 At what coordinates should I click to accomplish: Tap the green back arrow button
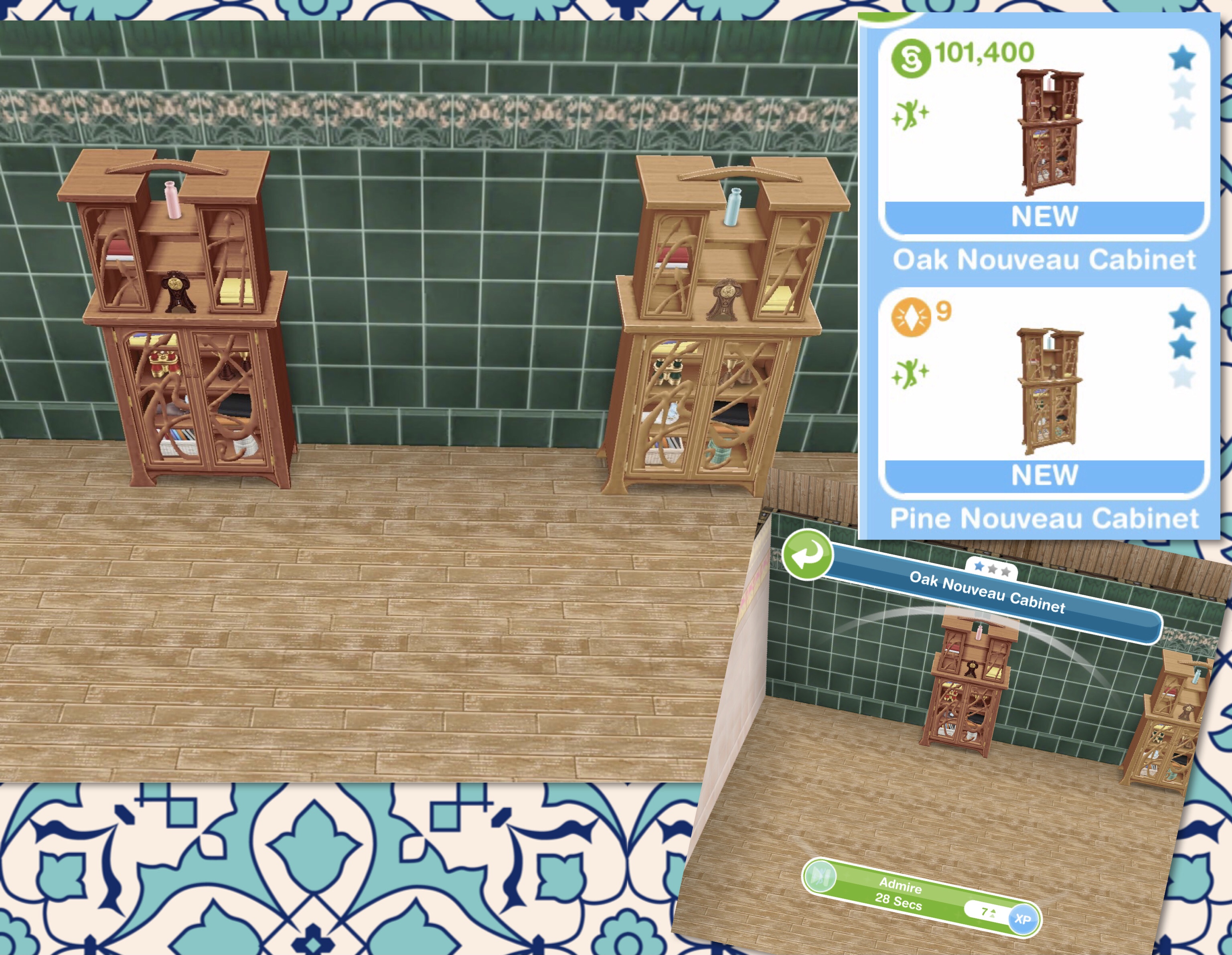tap(806, 555)
